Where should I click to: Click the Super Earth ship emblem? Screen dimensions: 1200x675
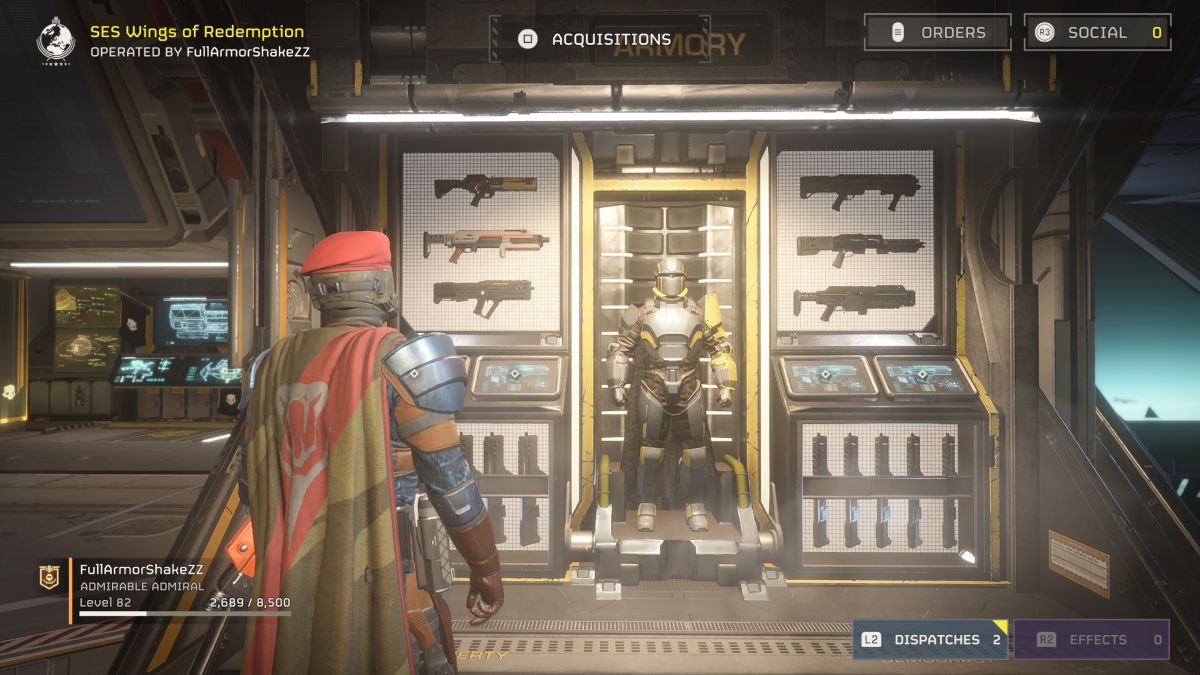[56, 40]
